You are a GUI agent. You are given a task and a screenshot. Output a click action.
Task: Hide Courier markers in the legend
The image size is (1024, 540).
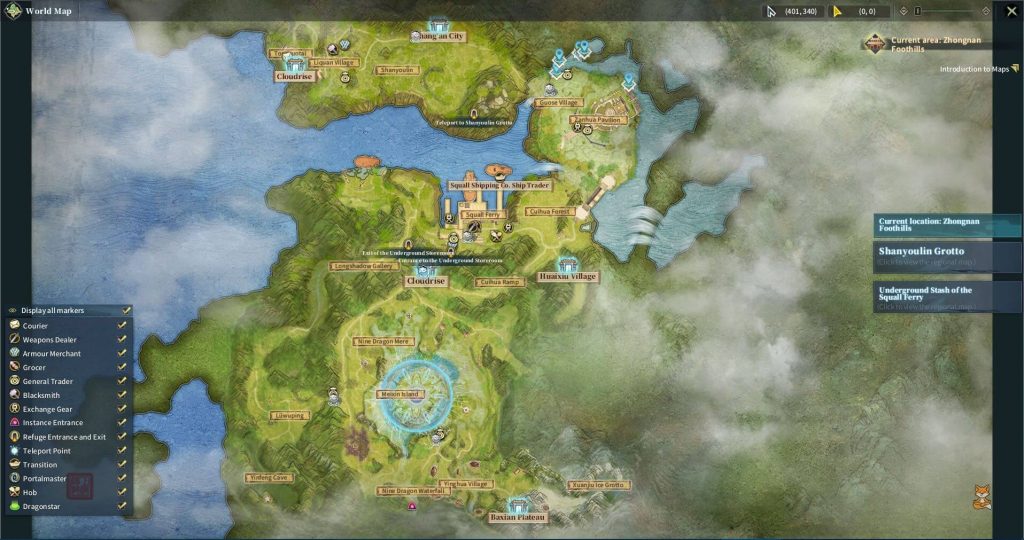click(122, 325)
